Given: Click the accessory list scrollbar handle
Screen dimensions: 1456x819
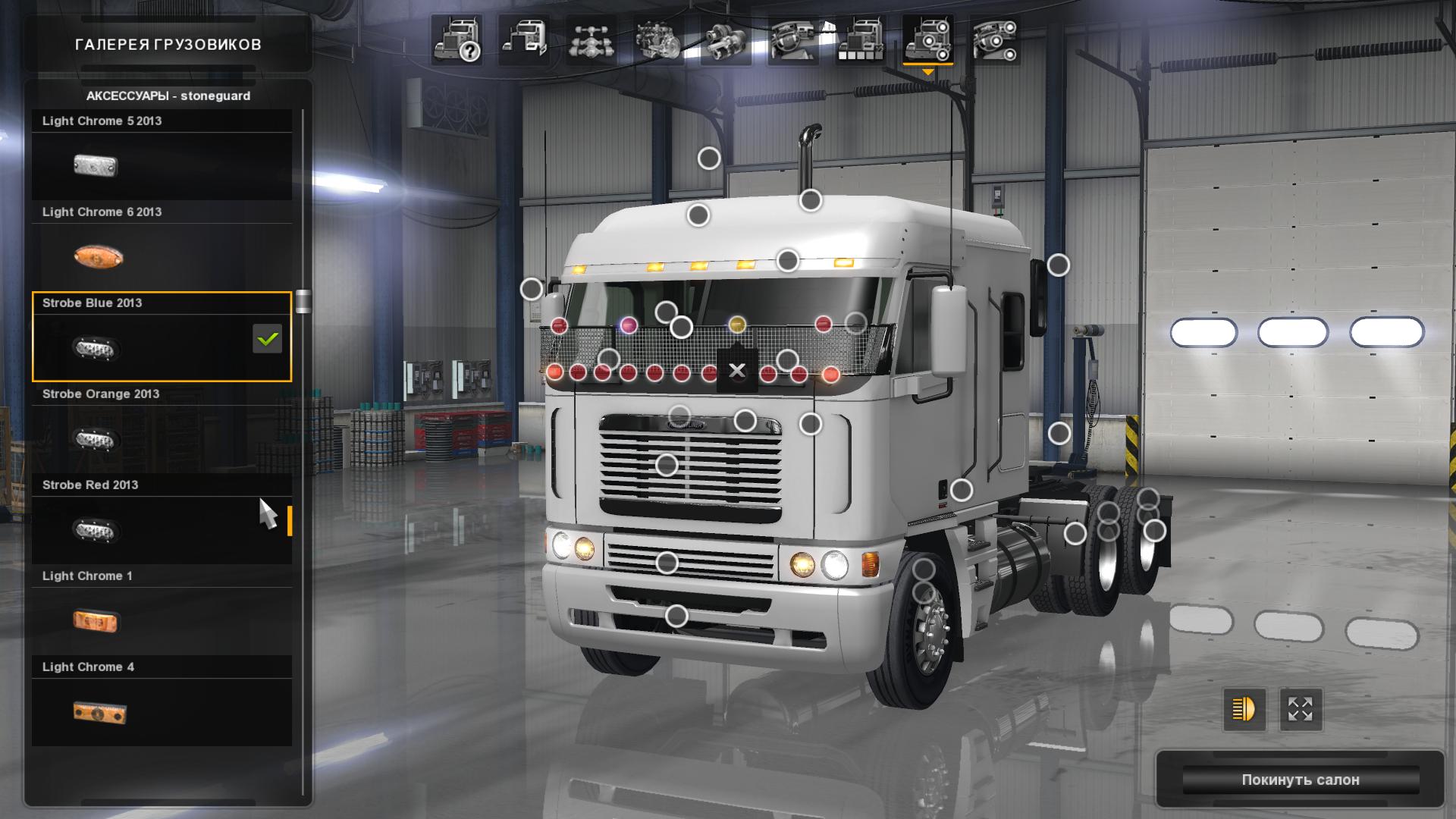Looking at the screenshot, I should coord(303,301).
